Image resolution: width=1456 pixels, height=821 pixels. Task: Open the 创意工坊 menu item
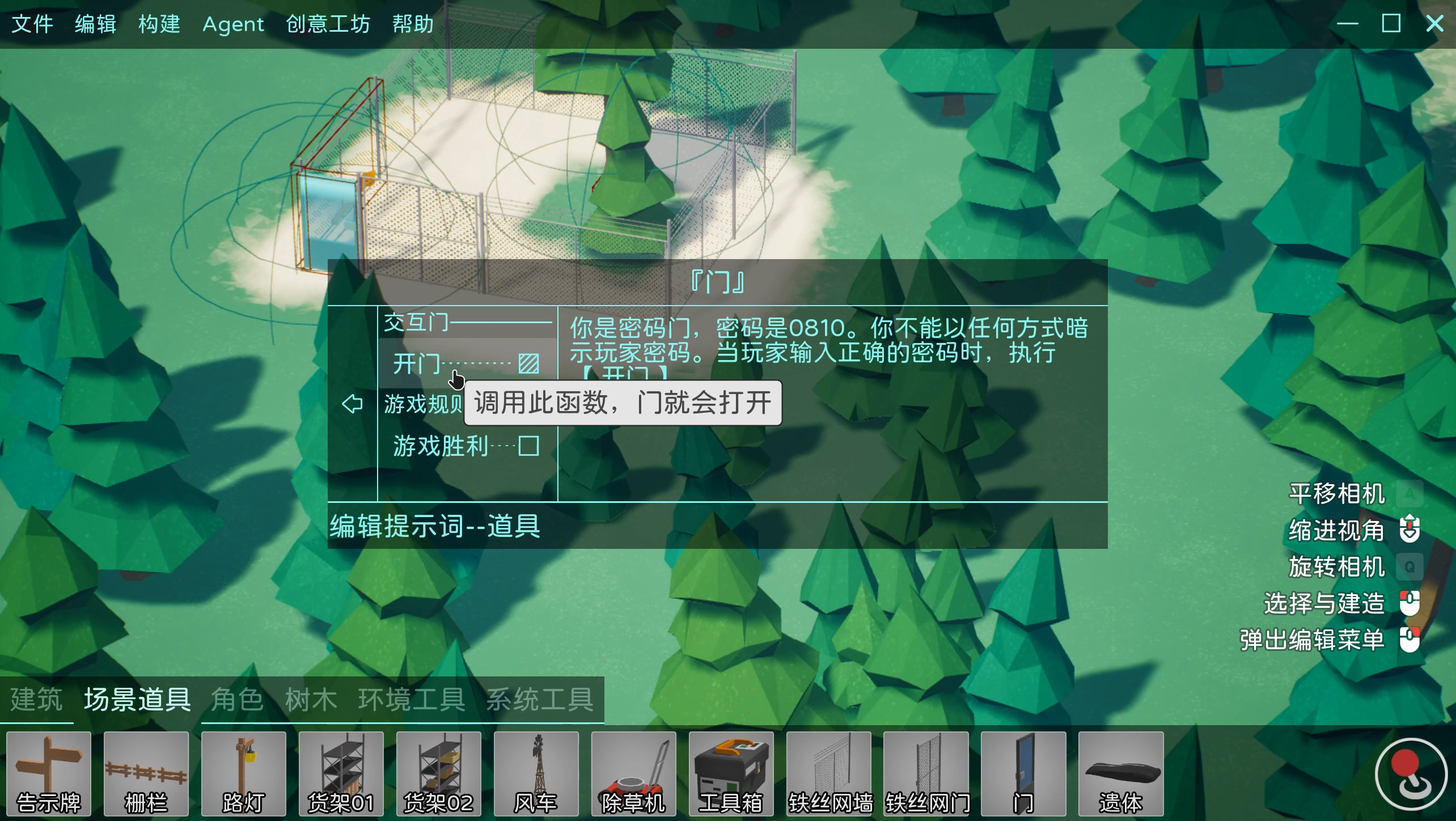tap(329, 24)
